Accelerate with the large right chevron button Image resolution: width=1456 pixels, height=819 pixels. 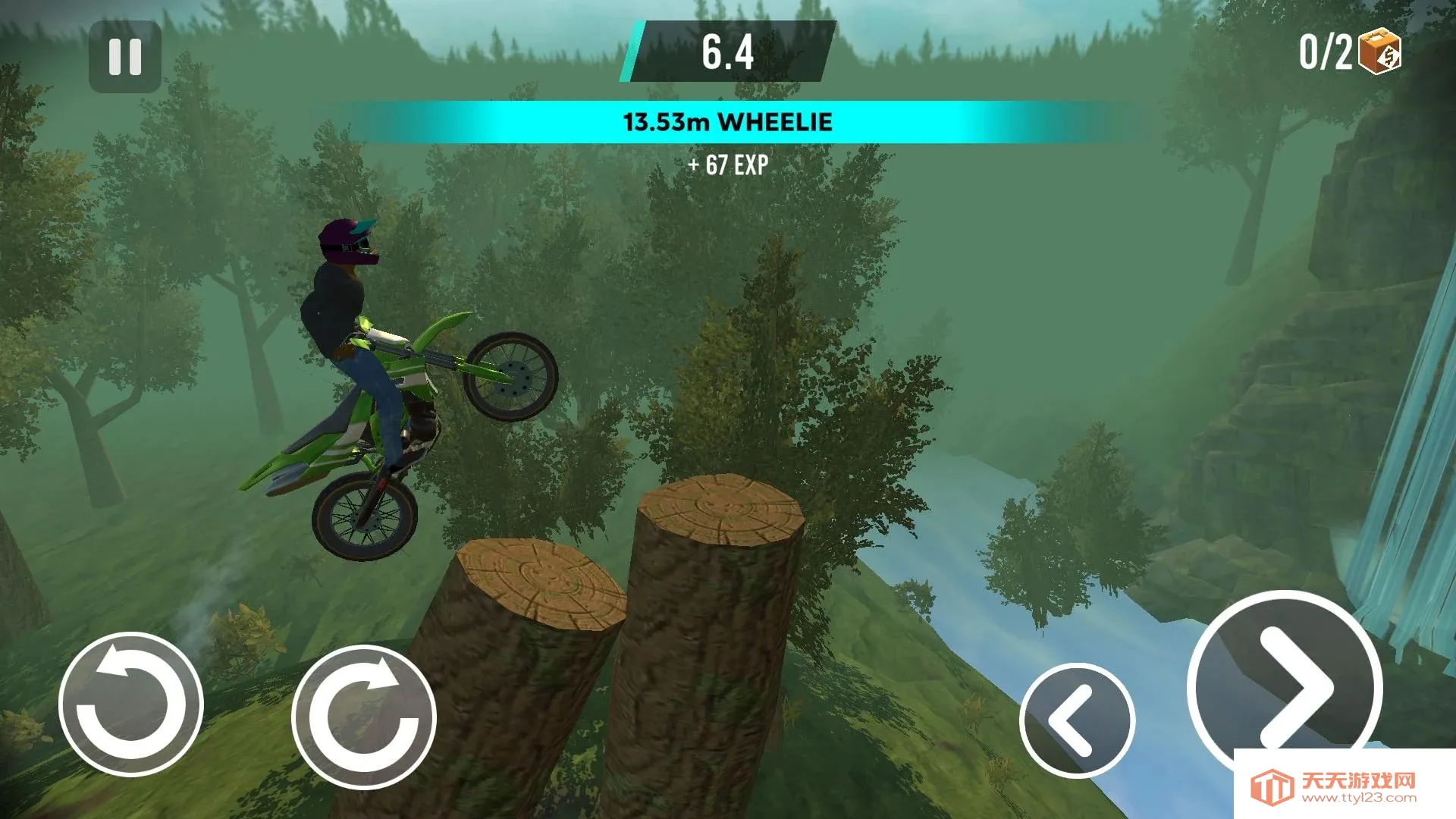[x=1285, y=686]
